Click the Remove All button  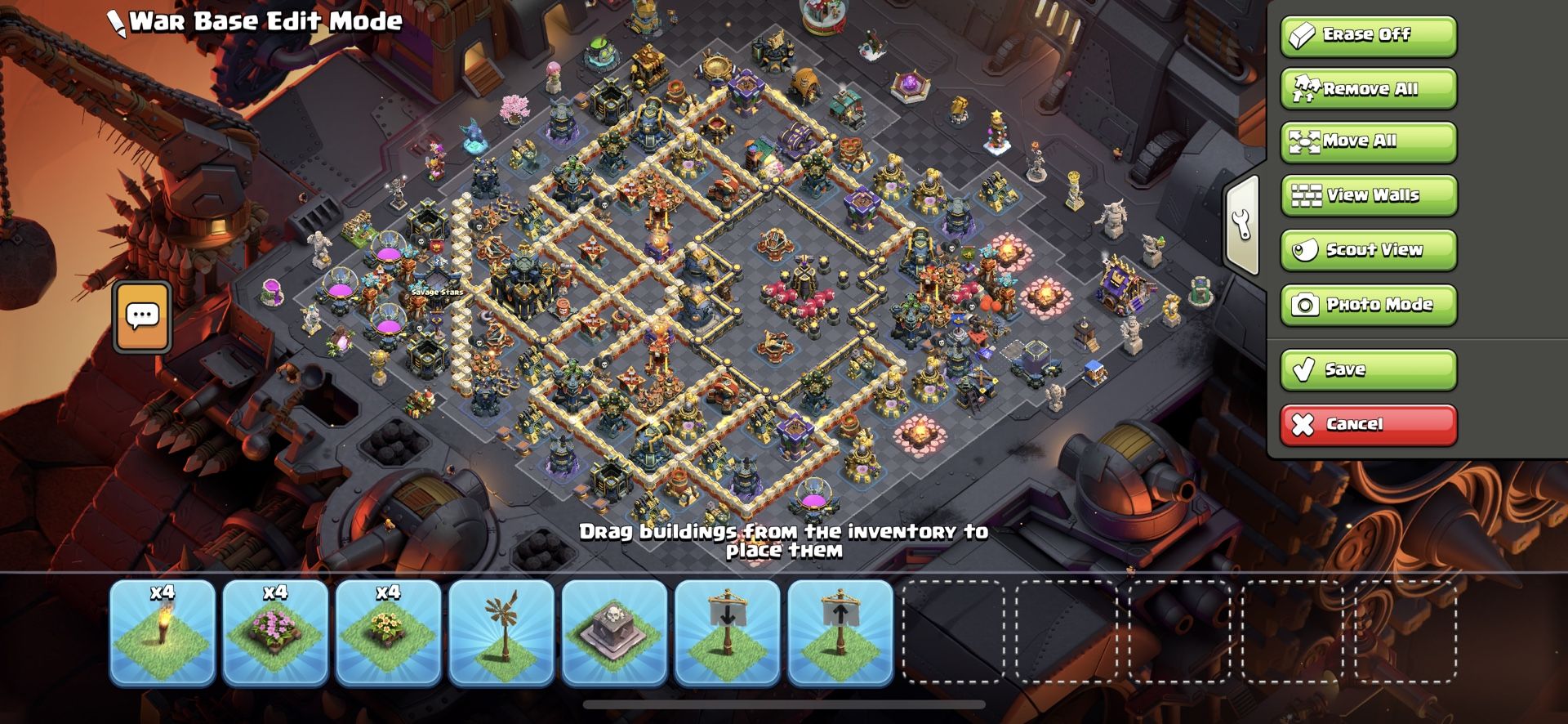(1368, 88)
